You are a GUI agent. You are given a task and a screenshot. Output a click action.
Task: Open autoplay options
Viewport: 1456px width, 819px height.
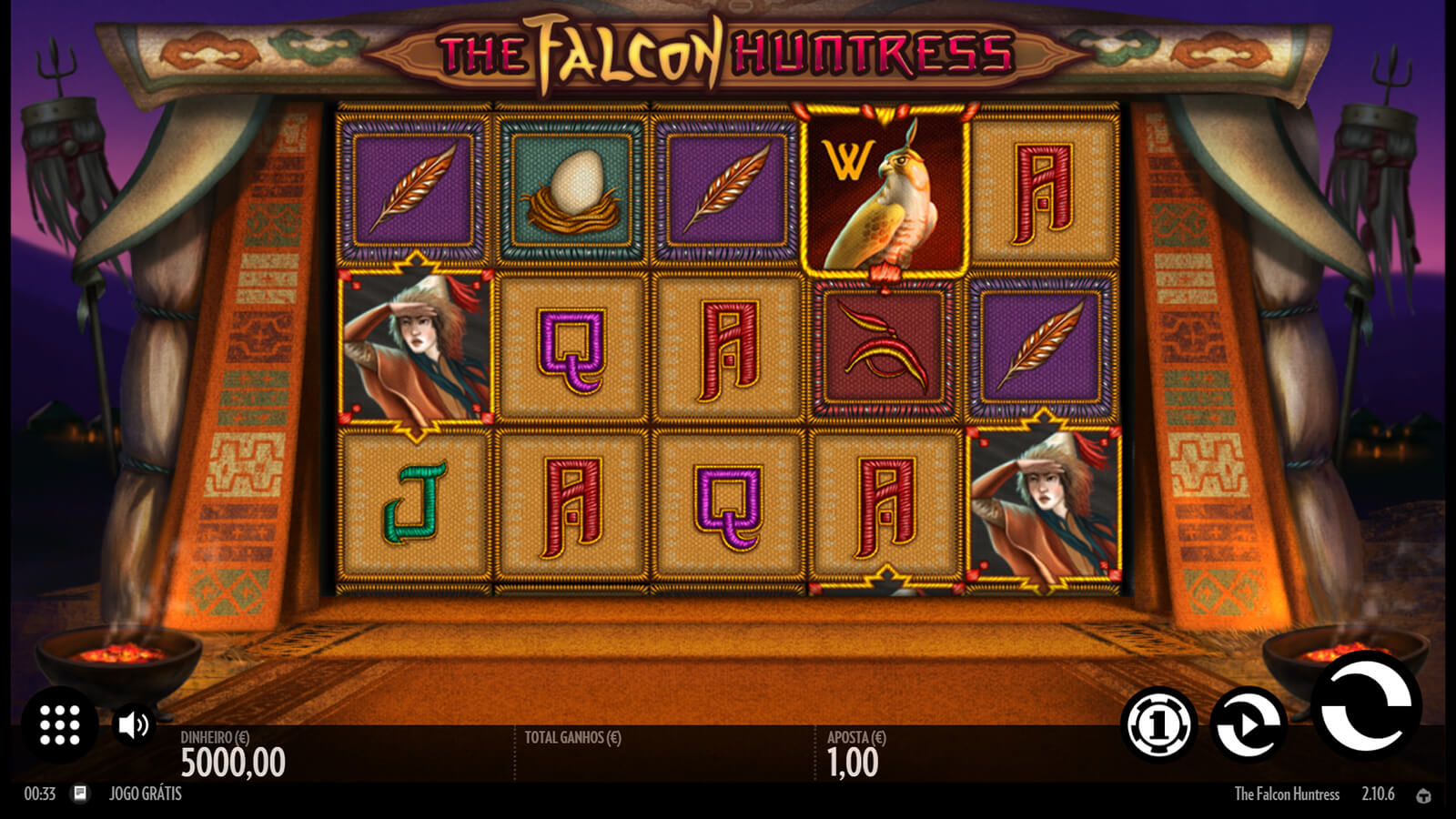[x=1249, y=724]
